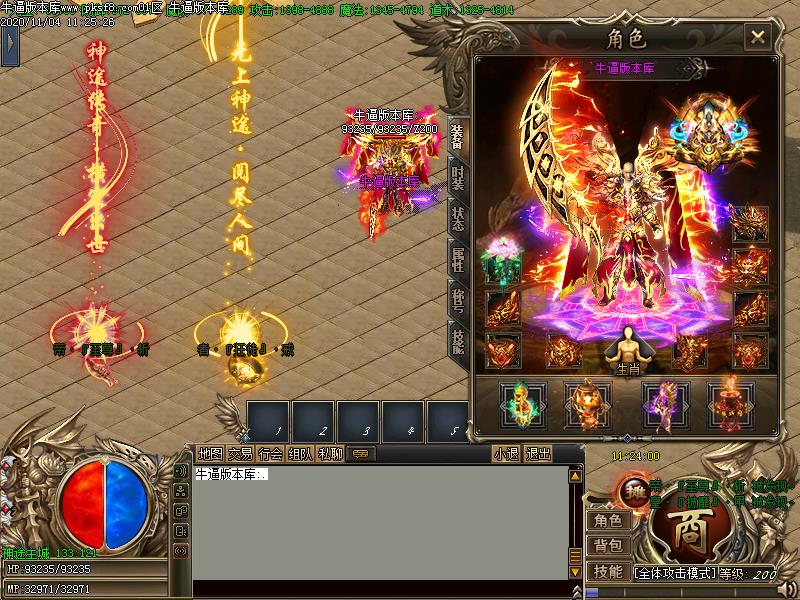Viewport: 800px width, 600px height.
Task: Toggle the sound speaker icon
Action: (x=181, y=471)
